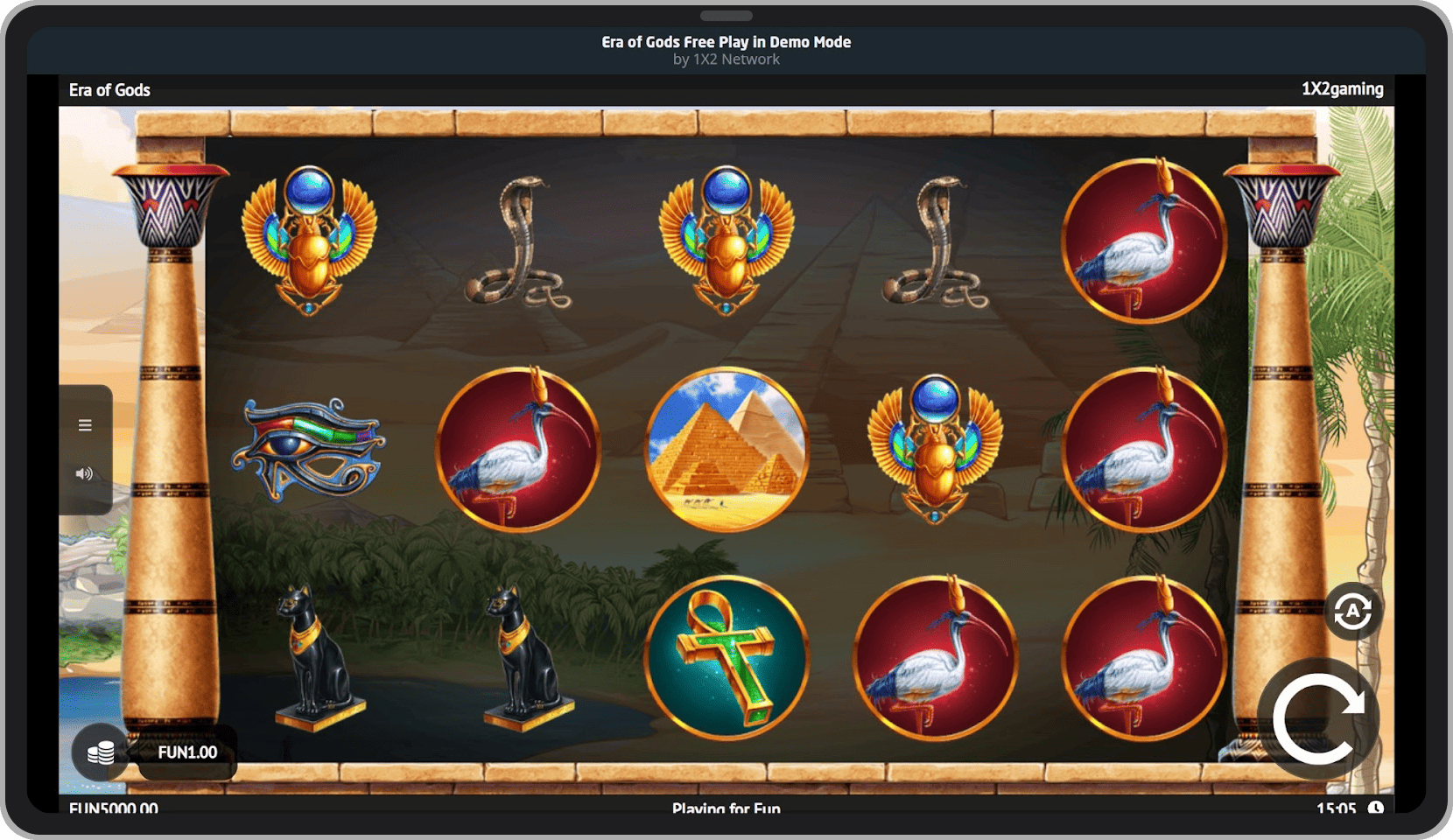The image size is (1453, 840).
Task: Switch the coin icon to expand bet panel
Action: click(x=102, y=751)
